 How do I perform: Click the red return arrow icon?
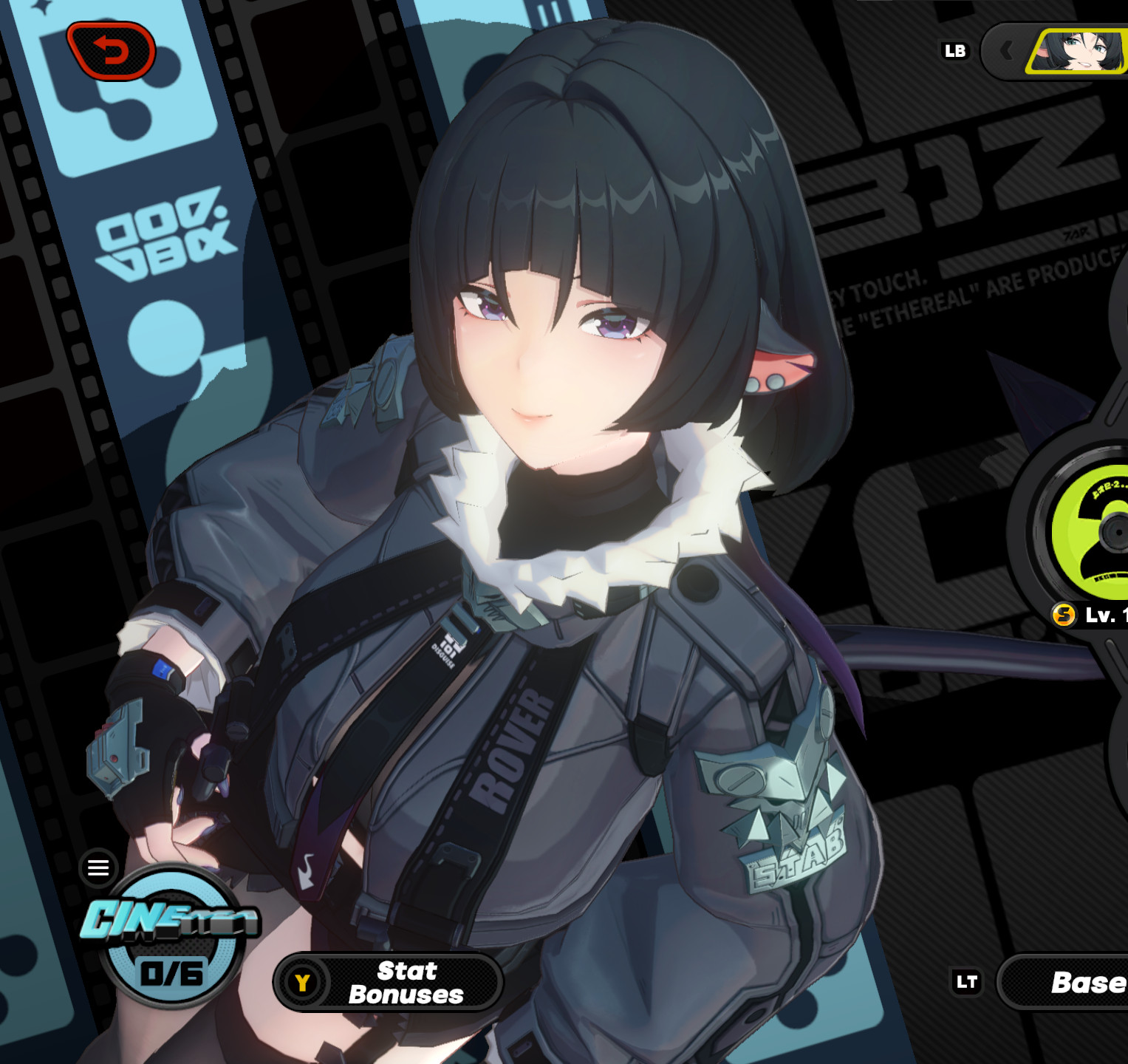click(x=112, y=50)
